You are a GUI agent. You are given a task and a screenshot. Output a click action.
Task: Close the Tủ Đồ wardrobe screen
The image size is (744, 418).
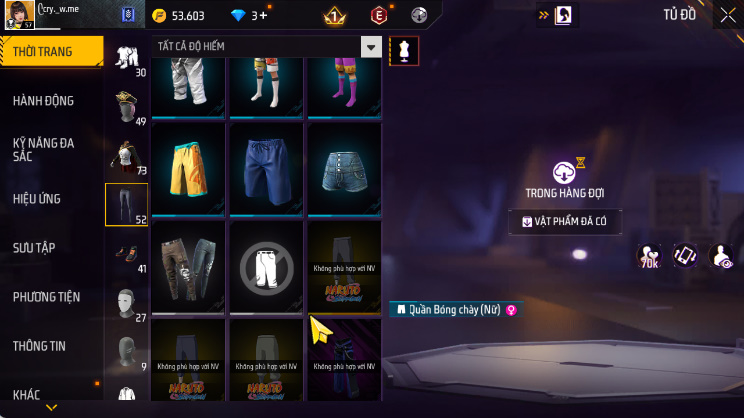(726, 15)
